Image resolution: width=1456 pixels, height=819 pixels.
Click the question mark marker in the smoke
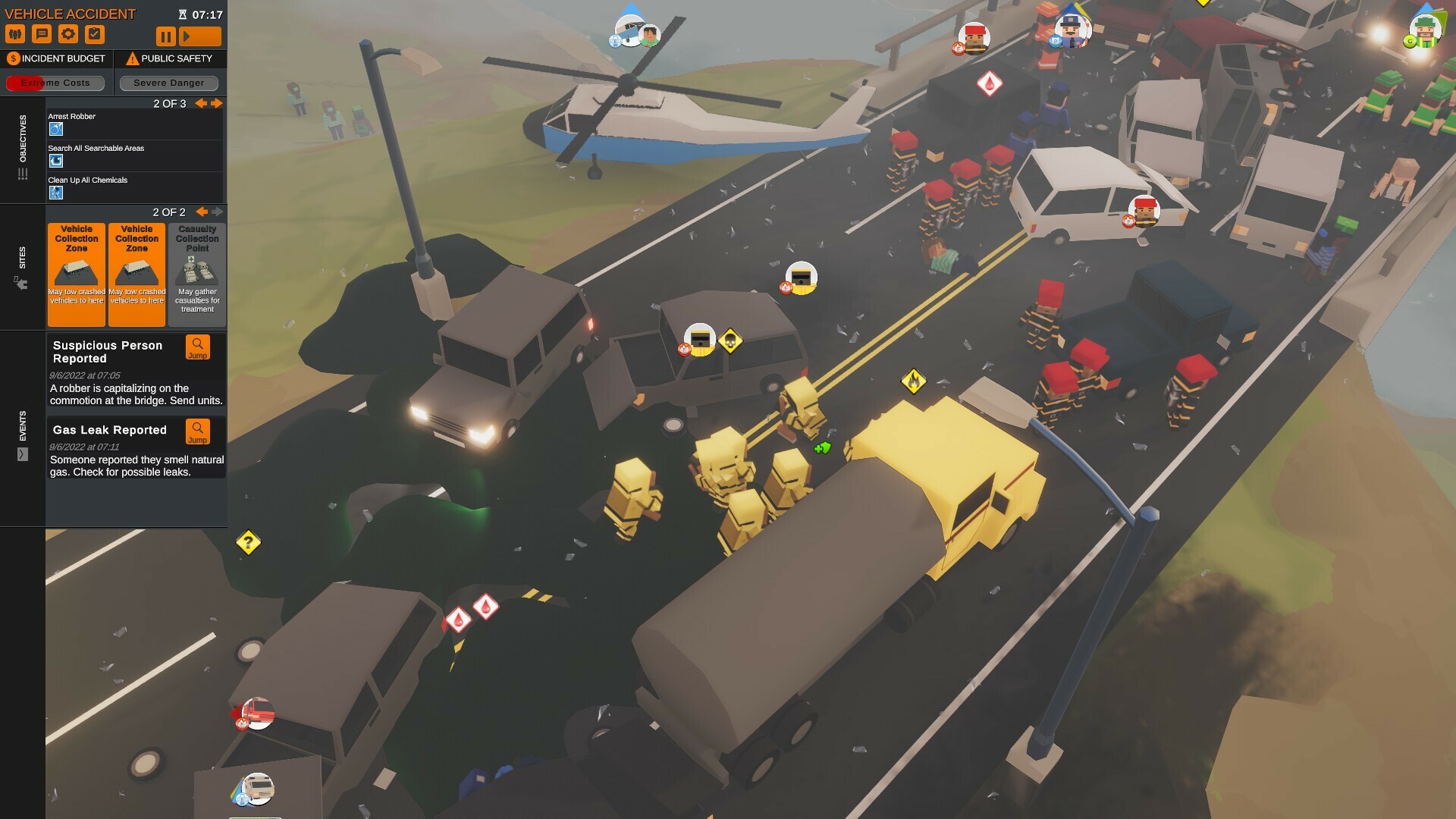click(x=247, y=541)
